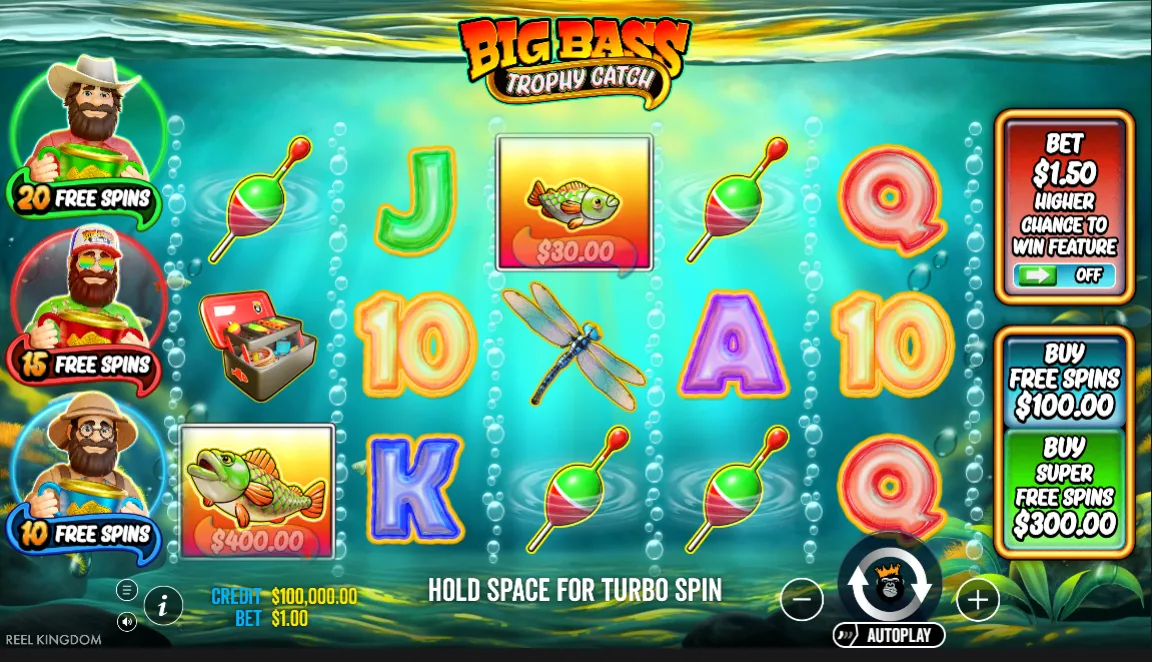Open the Autoplay settings
Image resolution: width=1152 pixels, height=662 pixels.
(889, 635)
